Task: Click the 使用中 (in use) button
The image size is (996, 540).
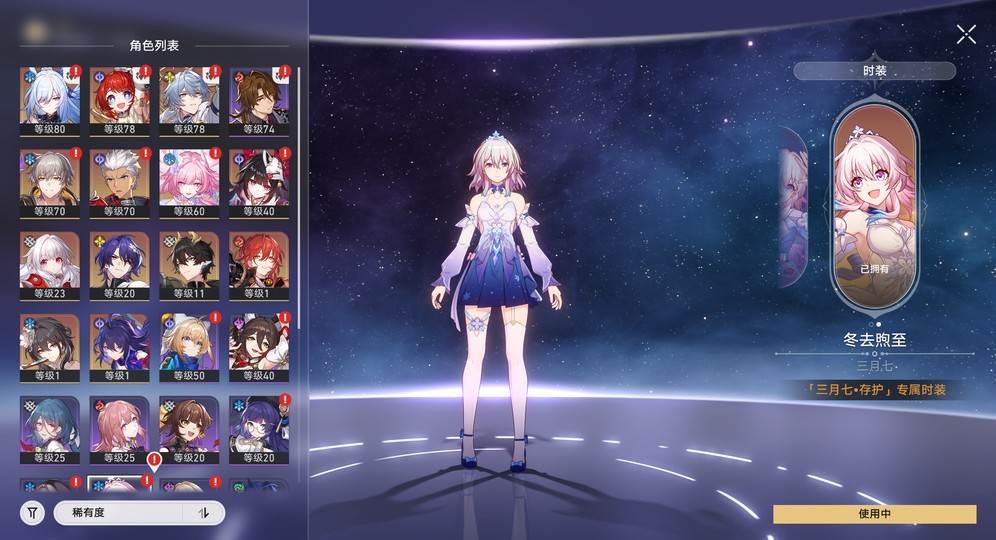Action: [874, 513]
